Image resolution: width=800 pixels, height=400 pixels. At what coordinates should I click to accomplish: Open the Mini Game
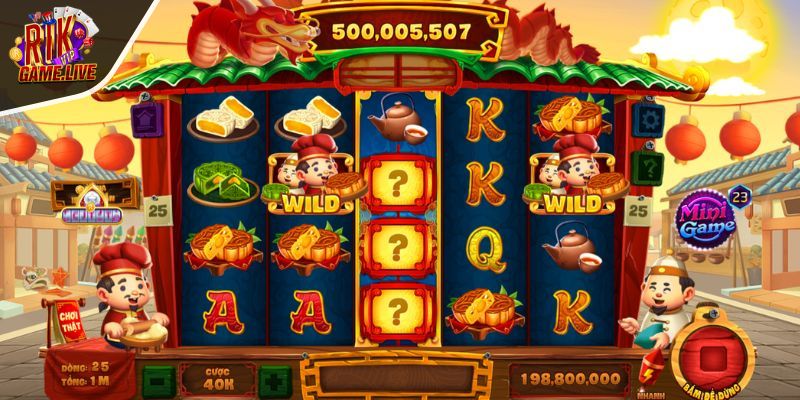[x=707, y=217]
